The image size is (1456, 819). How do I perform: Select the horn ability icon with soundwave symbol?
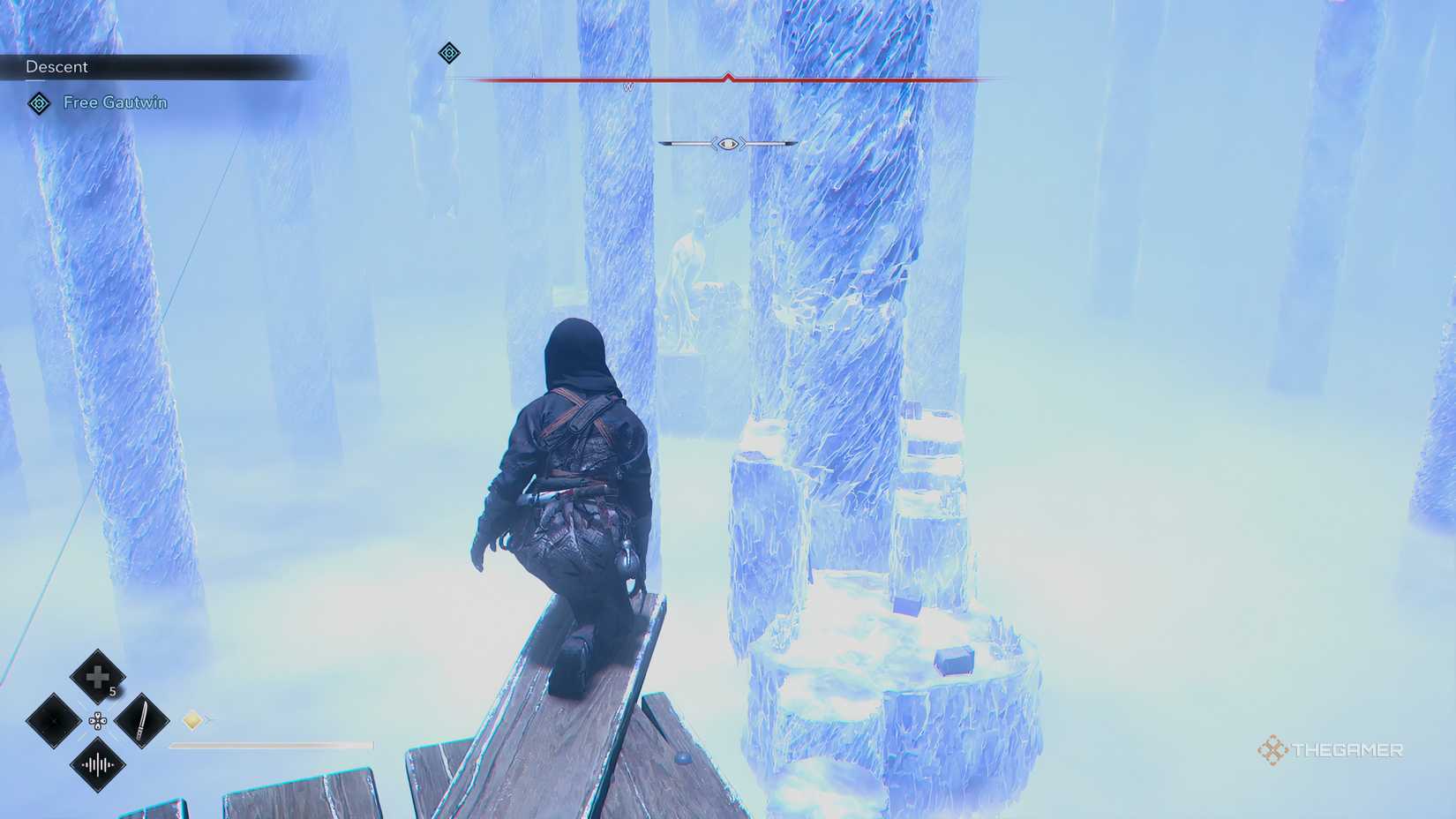pyautogui.click(x=98, y=763)
